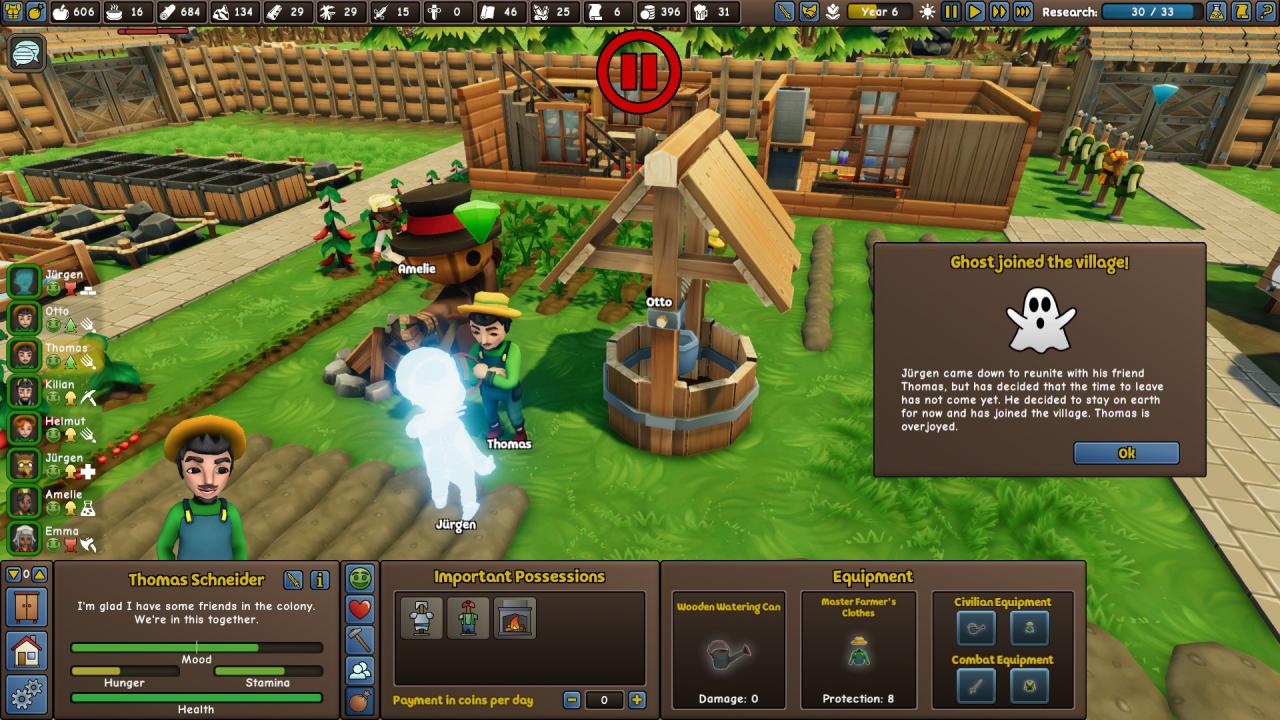The height and width of the screenshot is (720, 1280).
Task: Pause the game speed
Action: [x=951, y=12]
